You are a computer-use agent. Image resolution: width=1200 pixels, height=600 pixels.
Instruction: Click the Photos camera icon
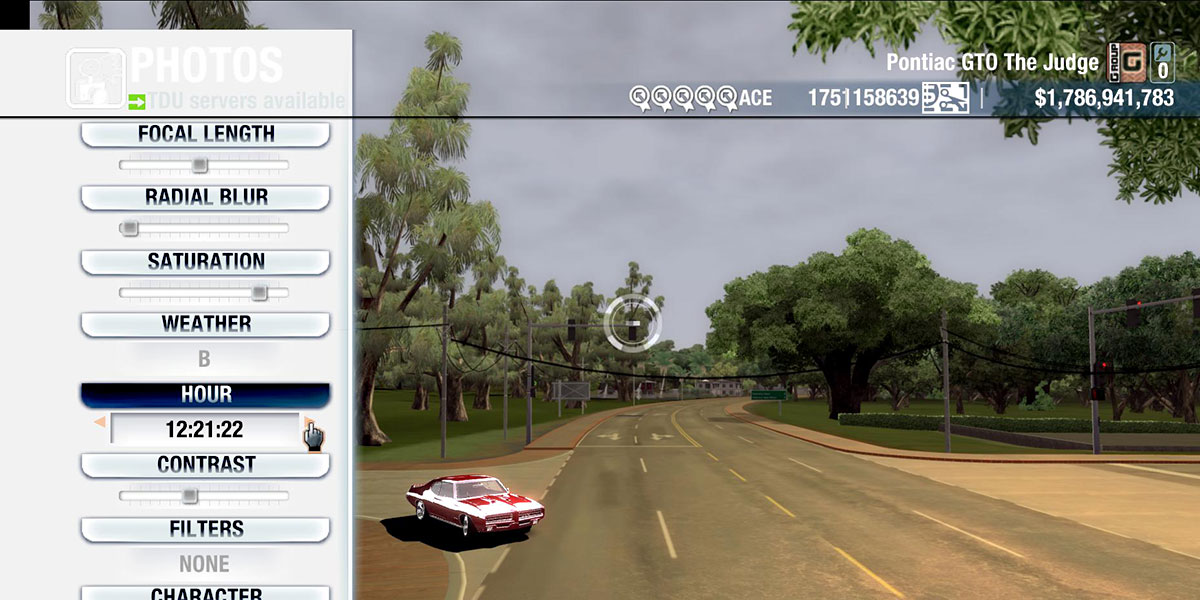(x=95, y=78)
